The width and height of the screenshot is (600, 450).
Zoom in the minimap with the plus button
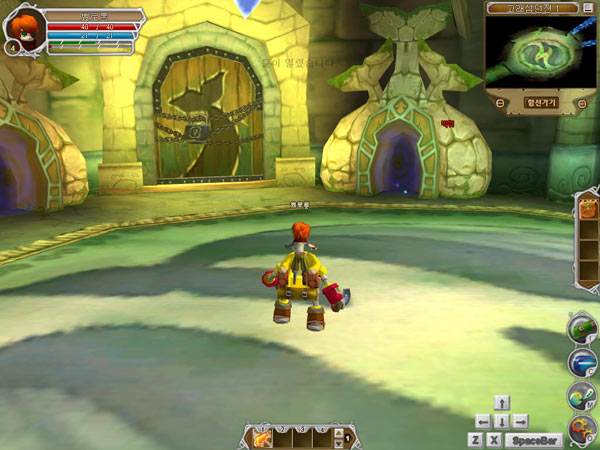click(x=581, y=103)
